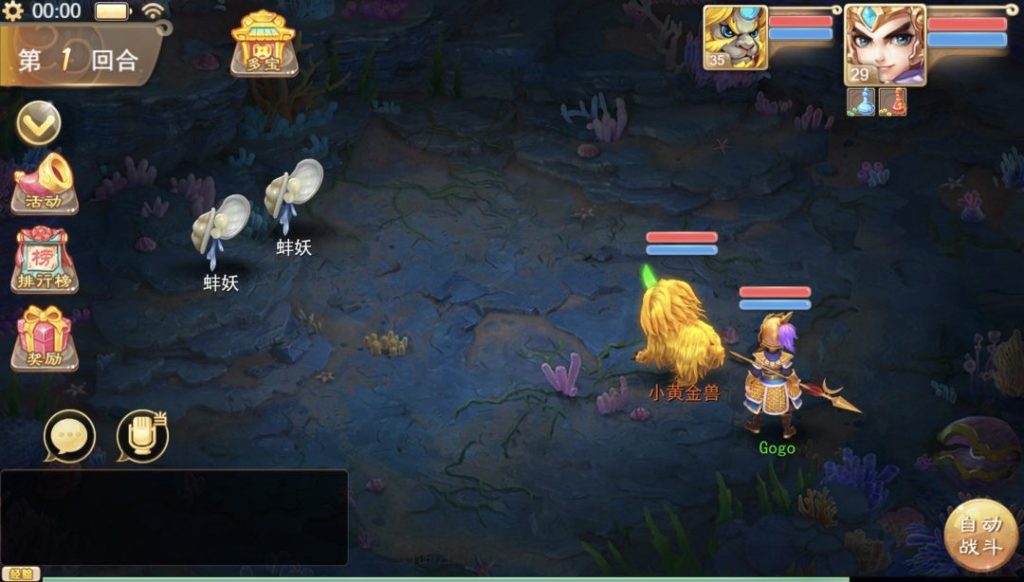1024x582 pixels.
Task: Open the 奖励 rewards gift box
Action: coord(44,337)
